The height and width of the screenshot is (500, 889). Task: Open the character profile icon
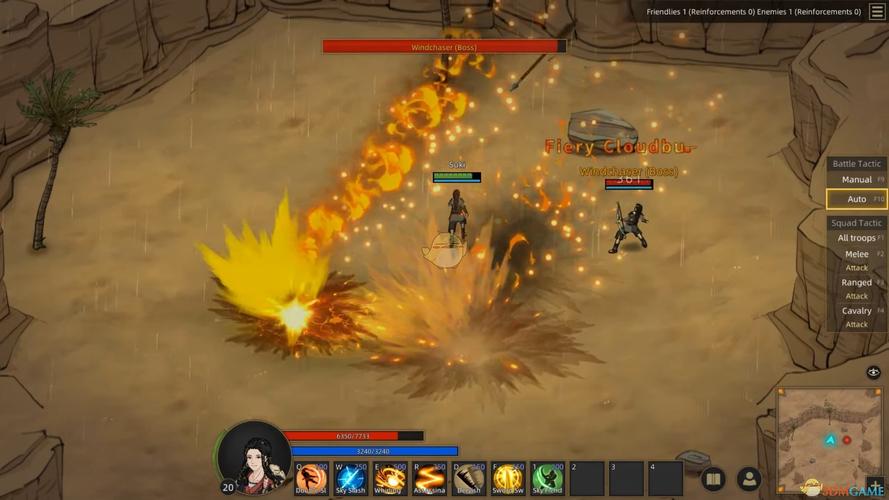749,480
